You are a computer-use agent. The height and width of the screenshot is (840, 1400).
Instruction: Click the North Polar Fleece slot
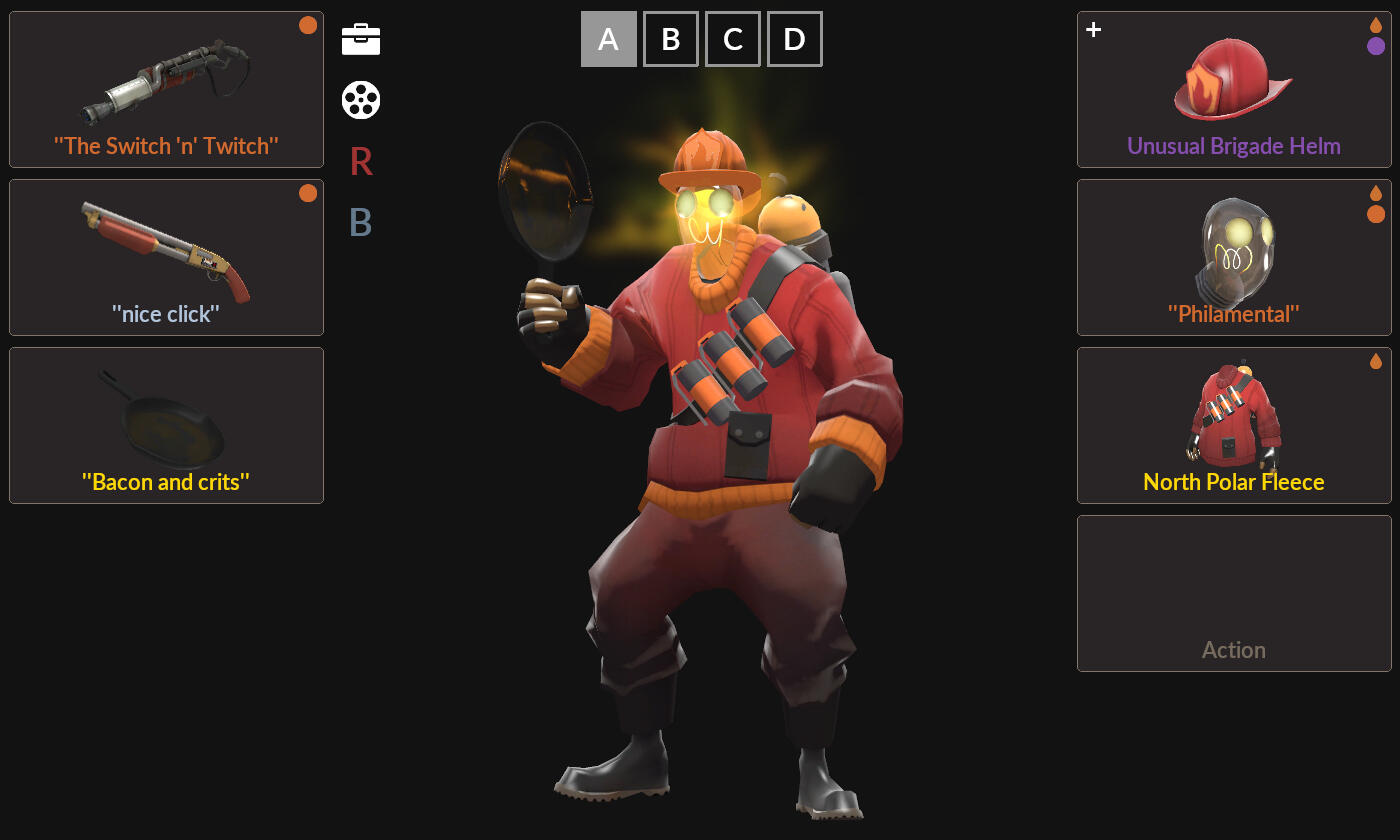[1234, 426]
